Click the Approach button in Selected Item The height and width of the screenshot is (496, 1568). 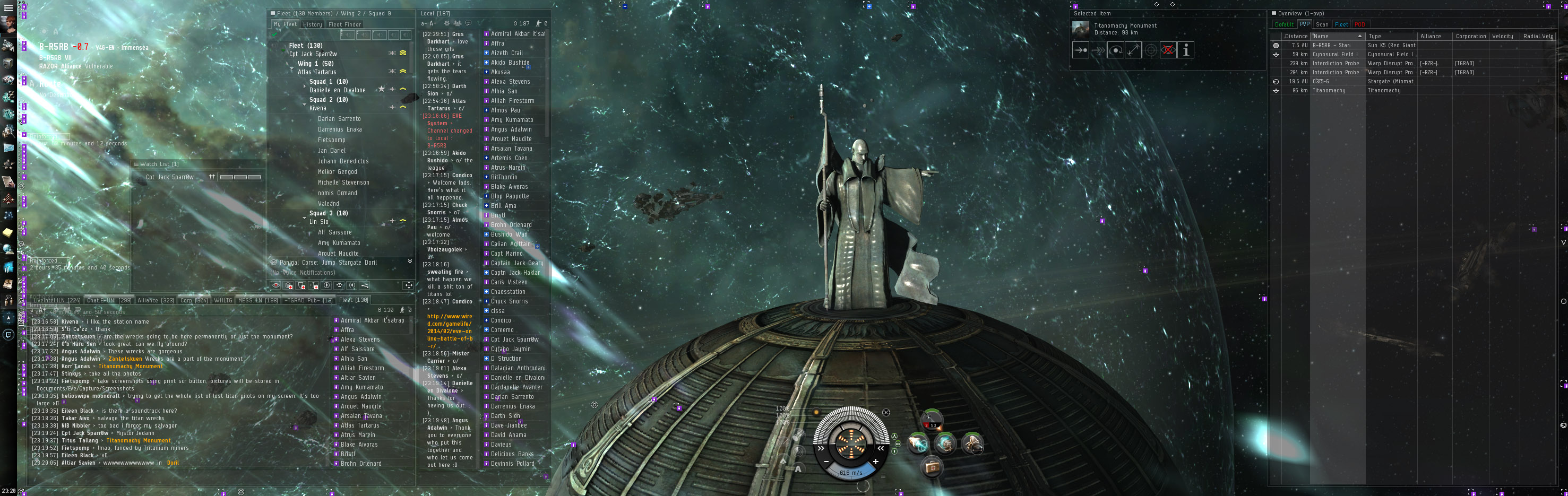click(1080, 50)
